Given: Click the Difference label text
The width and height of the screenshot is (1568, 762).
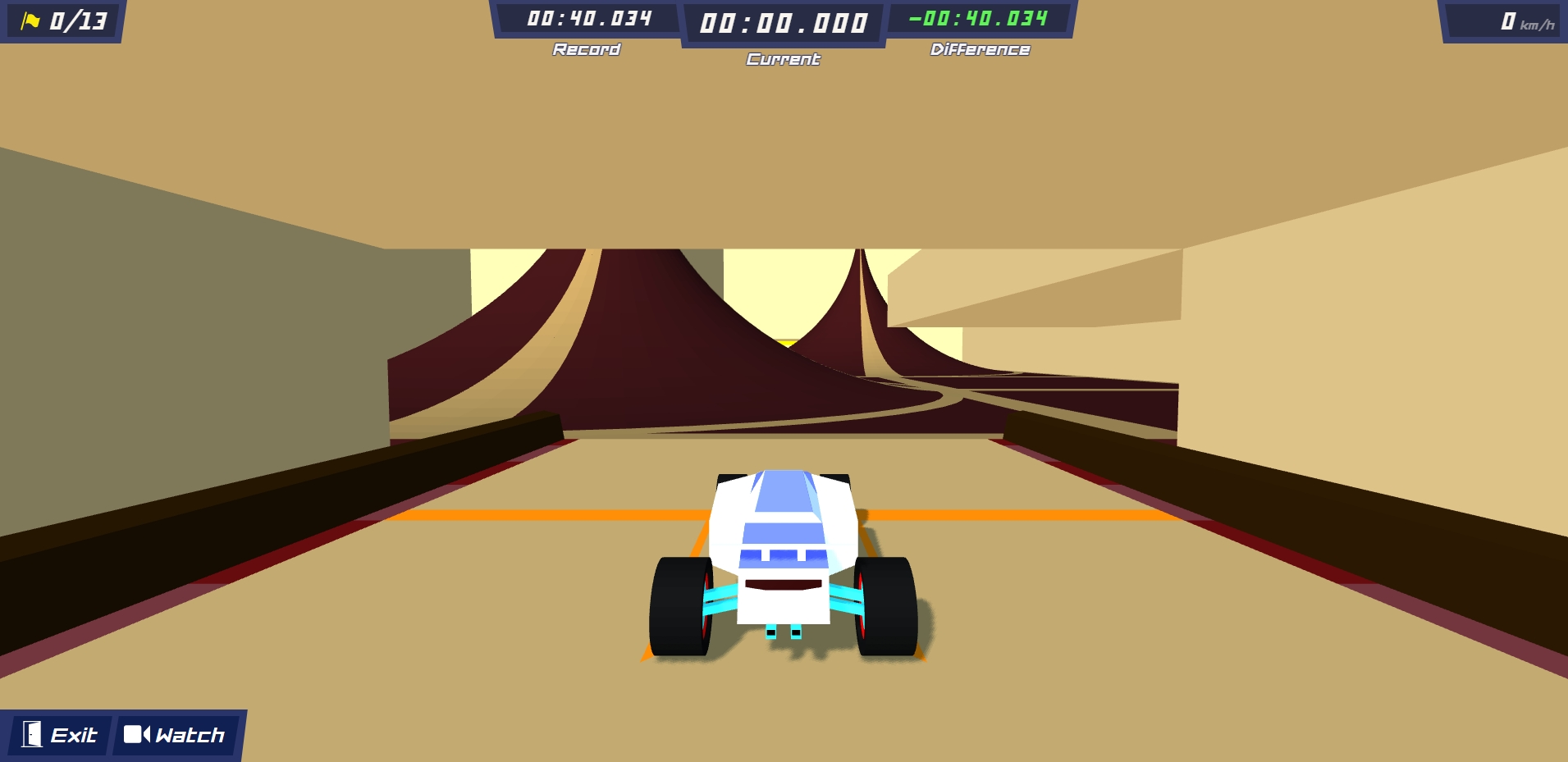Looking at the screenshot, I should tap(978, 49).
